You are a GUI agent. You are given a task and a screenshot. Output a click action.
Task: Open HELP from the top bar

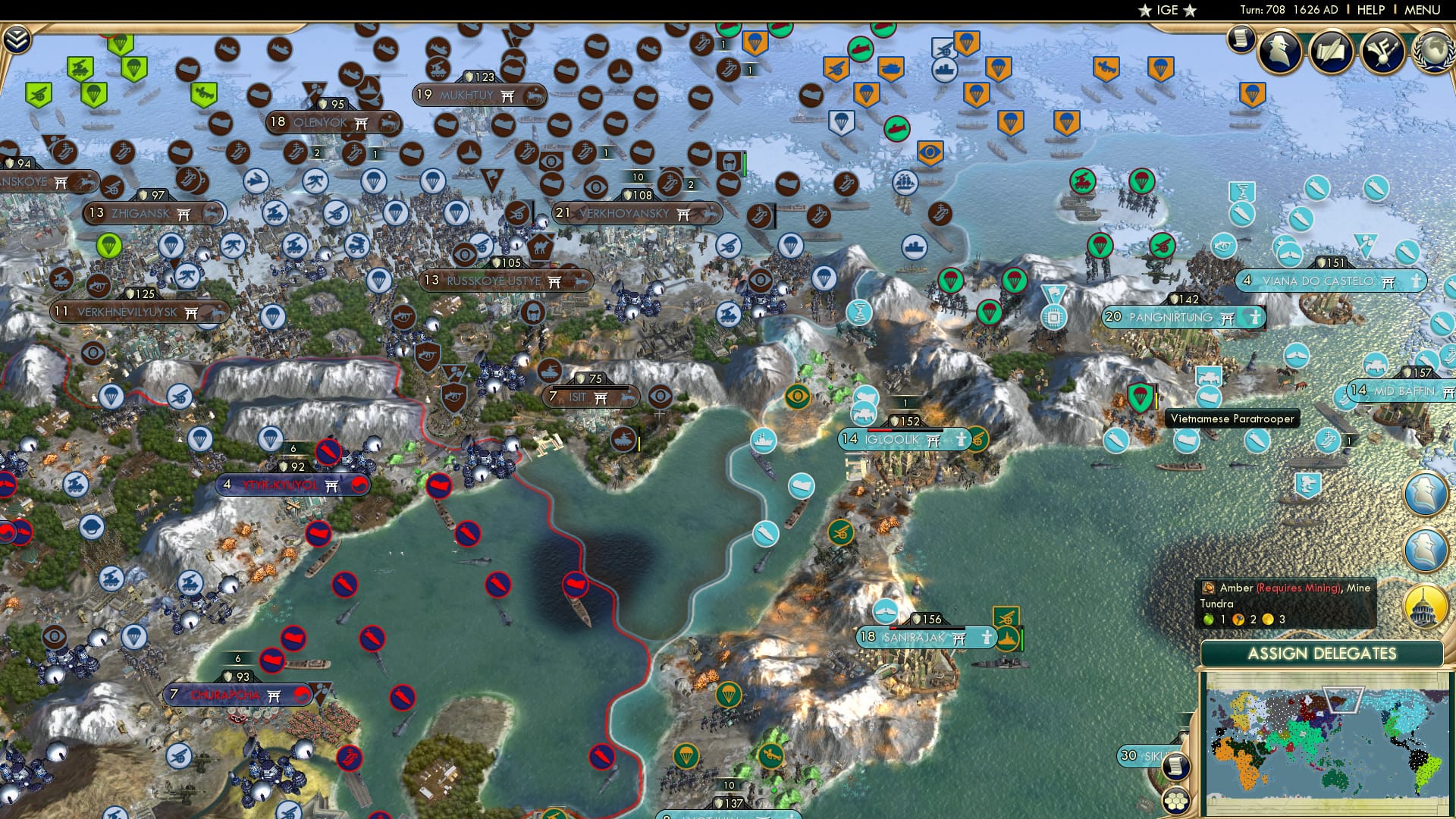(x=1369, y=9)
